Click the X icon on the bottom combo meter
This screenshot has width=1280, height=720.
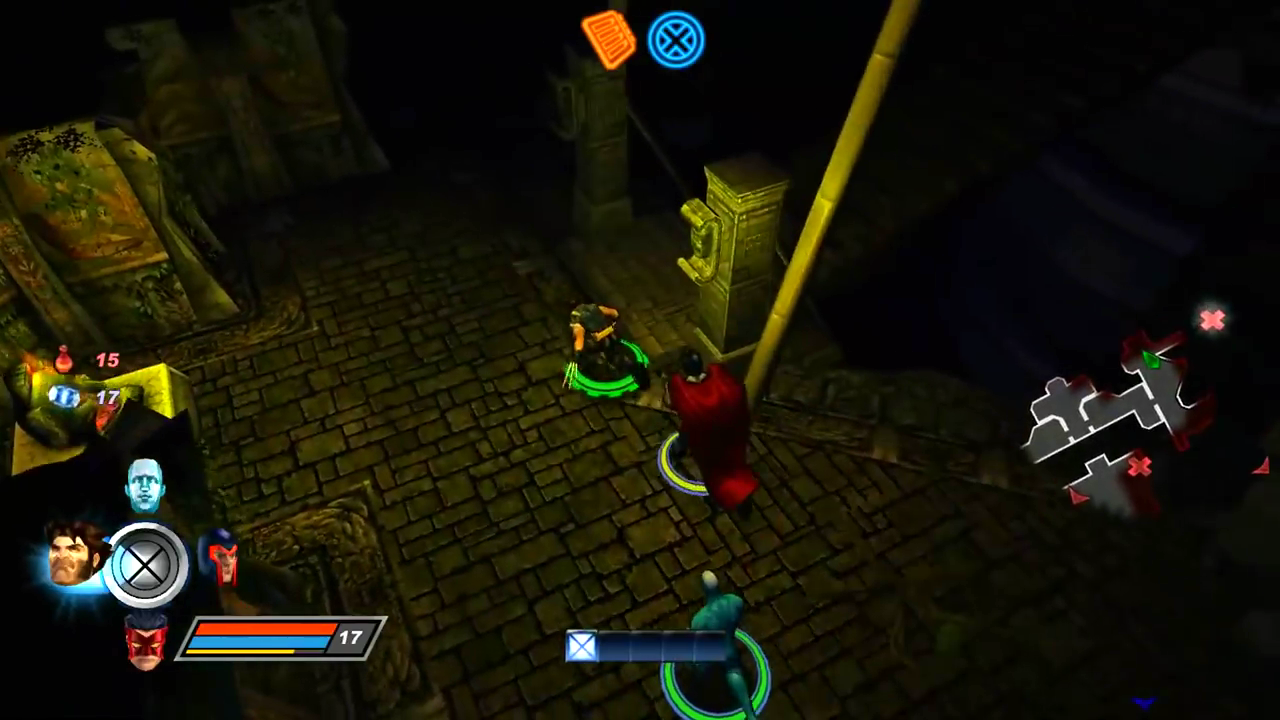point(582,647)
